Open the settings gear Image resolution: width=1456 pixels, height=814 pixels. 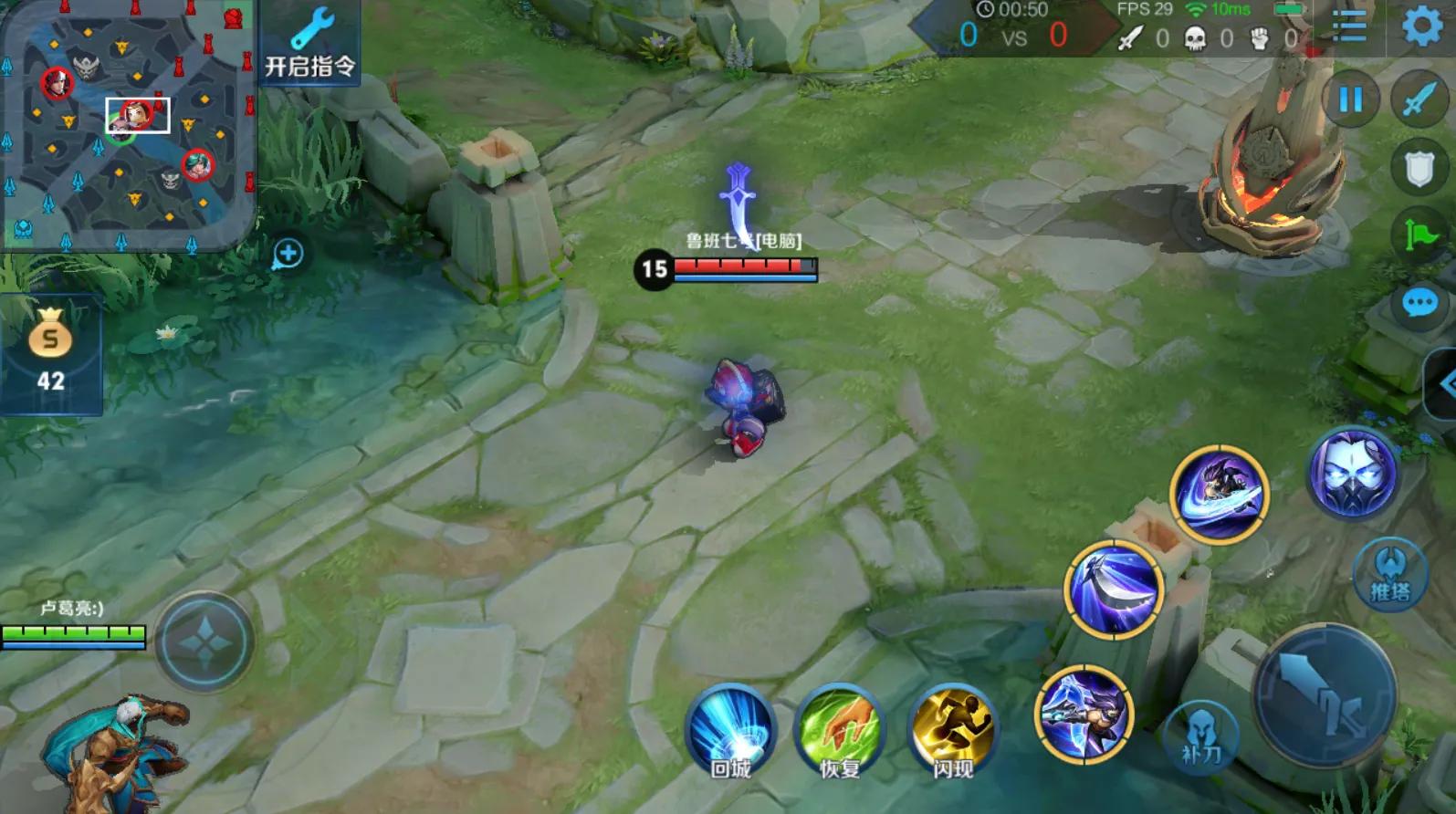[x=1421, y=26]
